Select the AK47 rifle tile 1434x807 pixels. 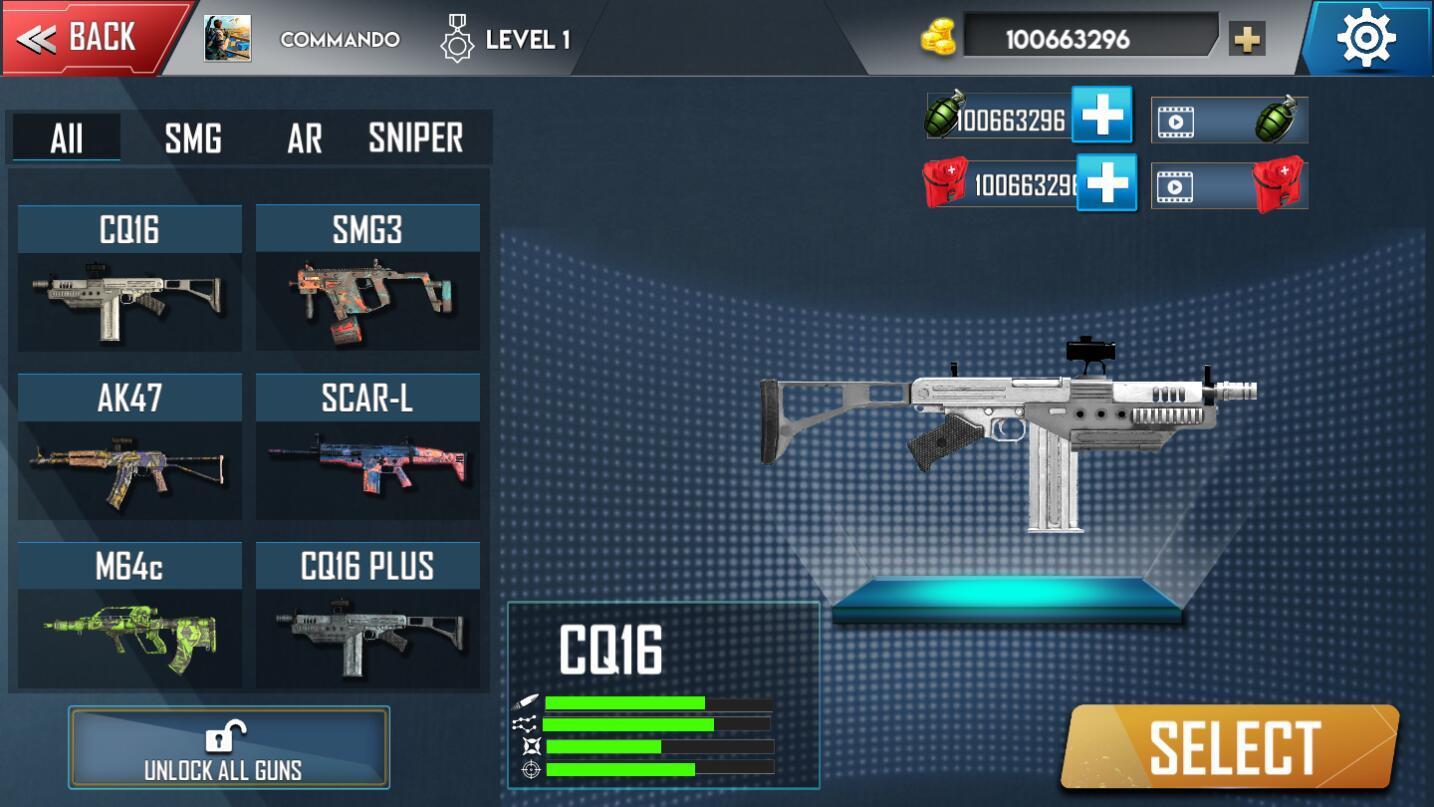pyautogui.click(x=130, y=447)
